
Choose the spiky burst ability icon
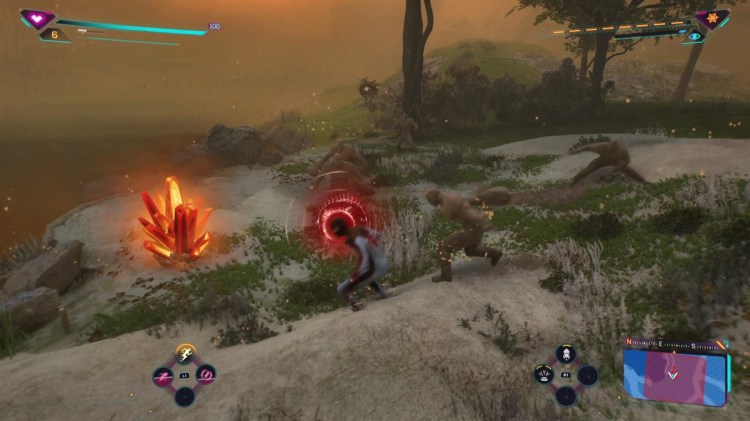[x=545, y=376]
